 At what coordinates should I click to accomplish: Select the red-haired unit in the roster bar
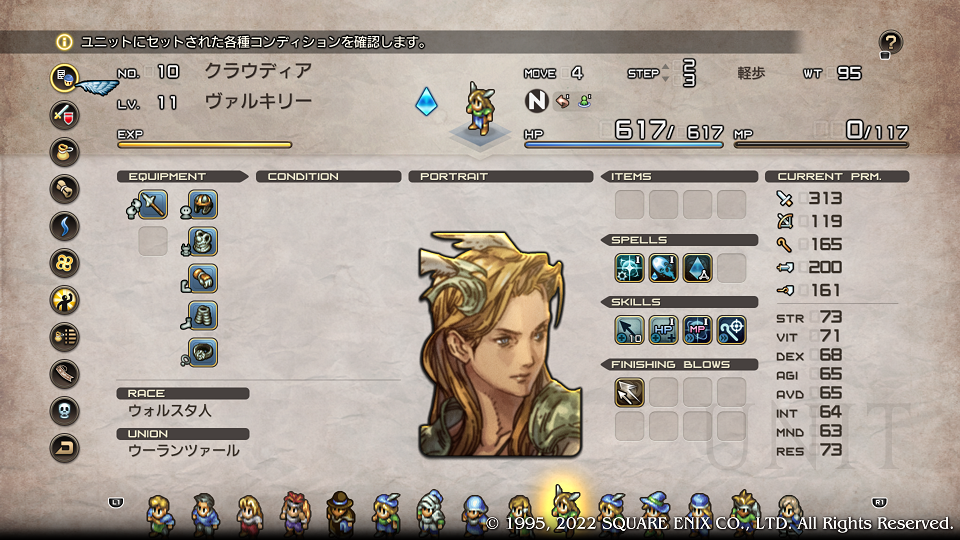click(294, 512)
